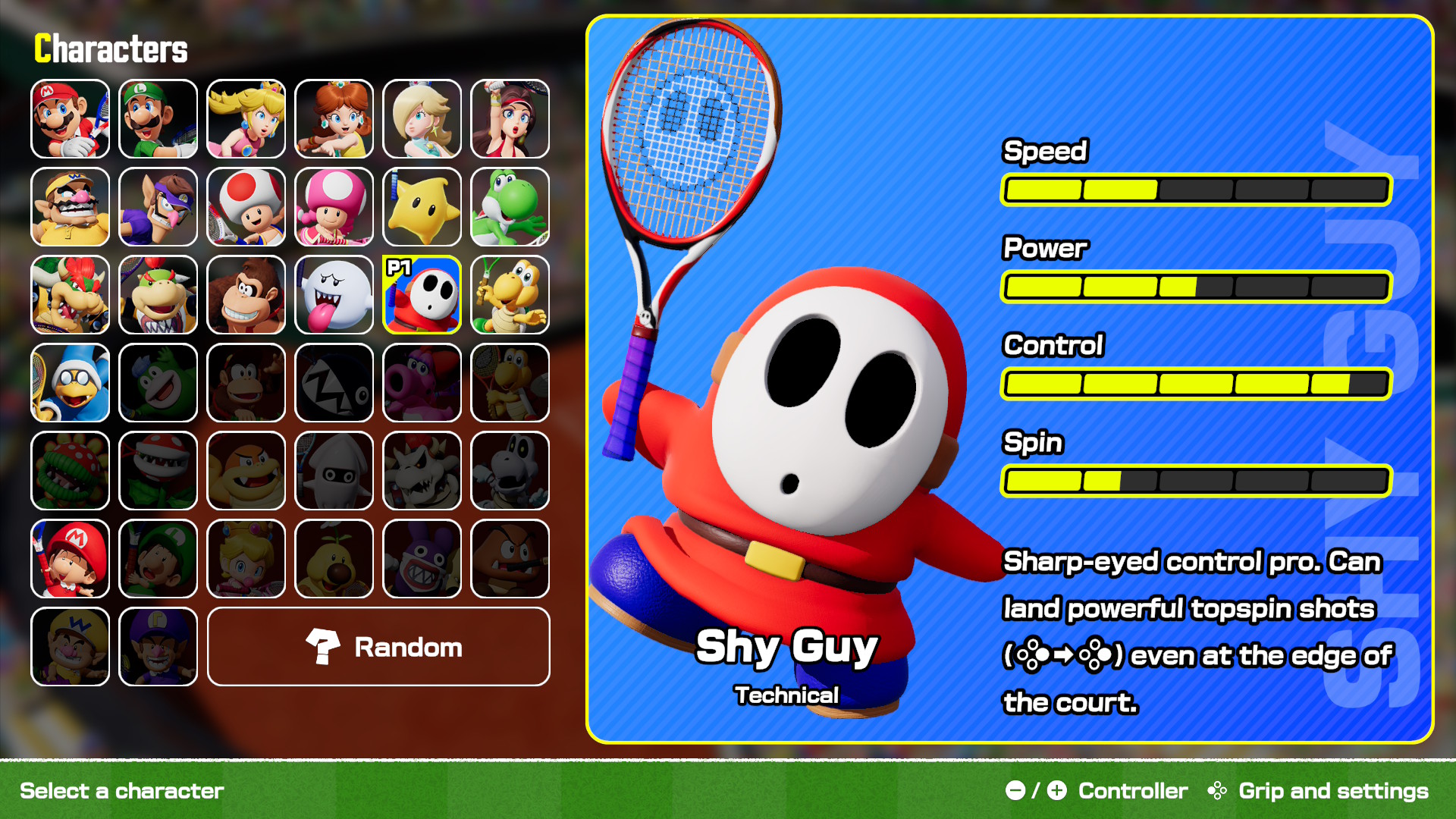
Task: Select the yellow Luma star tile
Action: point(422,207)
